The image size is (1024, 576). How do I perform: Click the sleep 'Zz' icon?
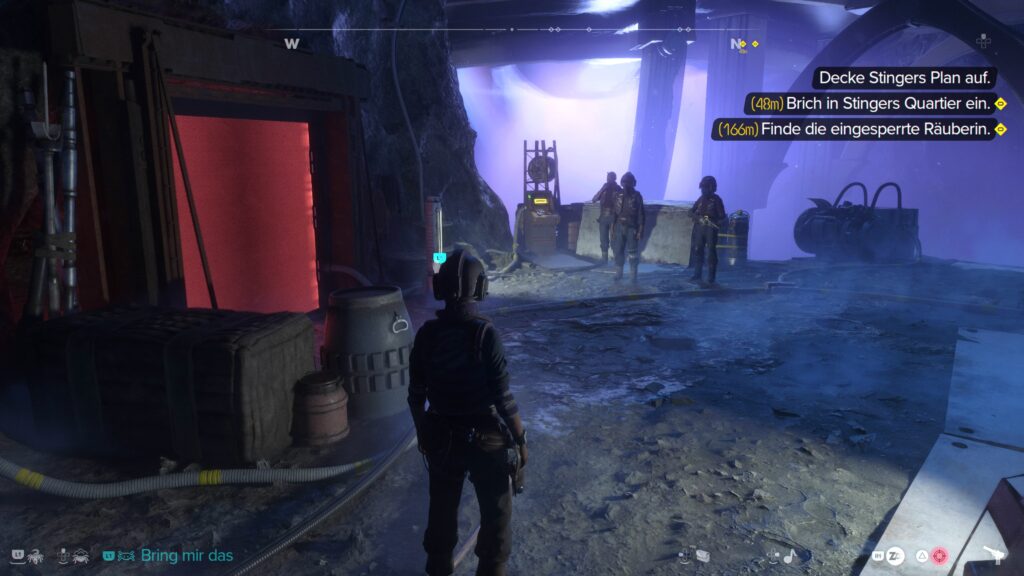tap(893, 554)
